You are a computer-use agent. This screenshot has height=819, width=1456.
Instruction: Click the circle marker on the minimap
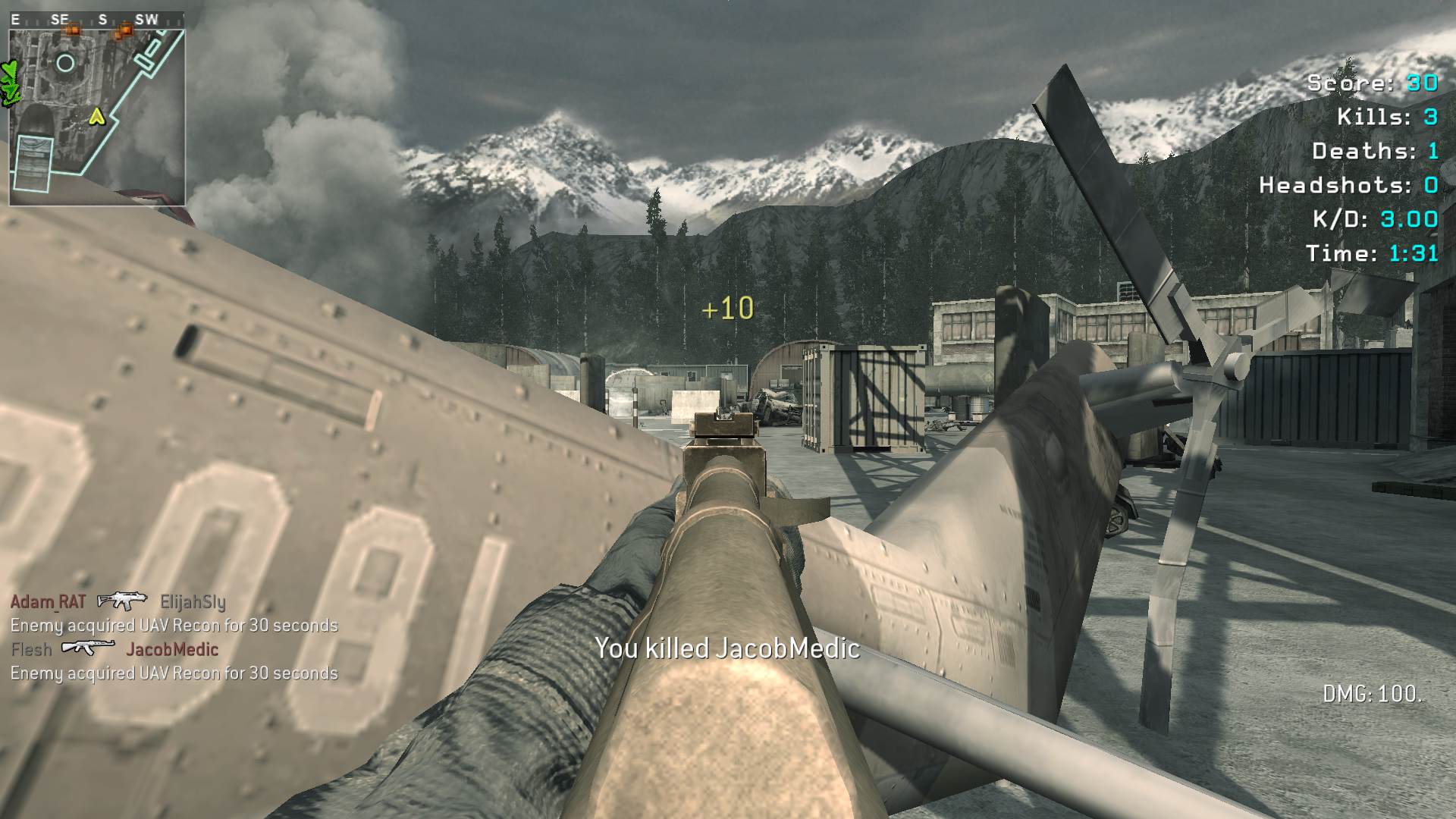tap(66, 63)
